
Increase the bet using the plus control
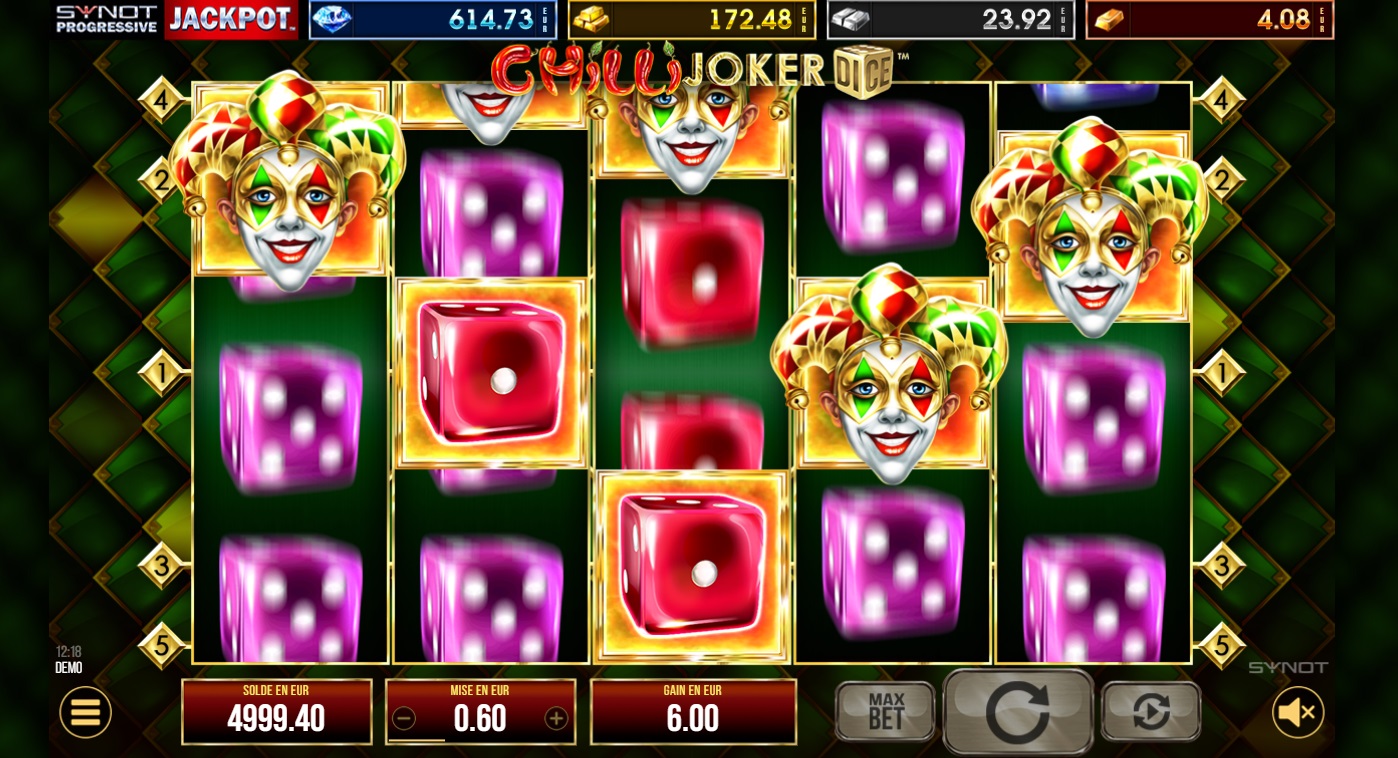coord(557,716)
